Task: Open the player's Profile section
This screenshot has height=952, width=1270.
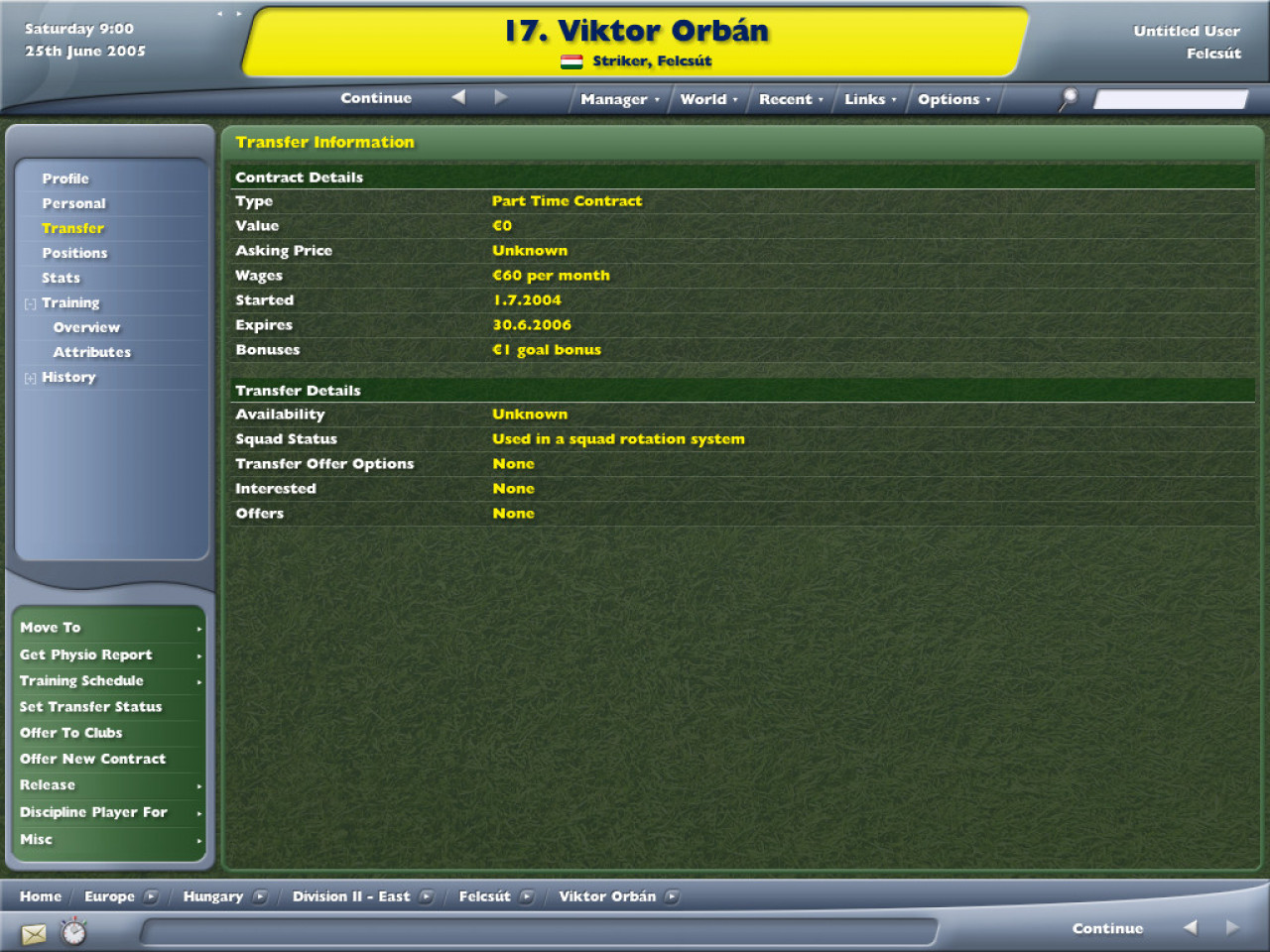Action: [x=65, y=178]
